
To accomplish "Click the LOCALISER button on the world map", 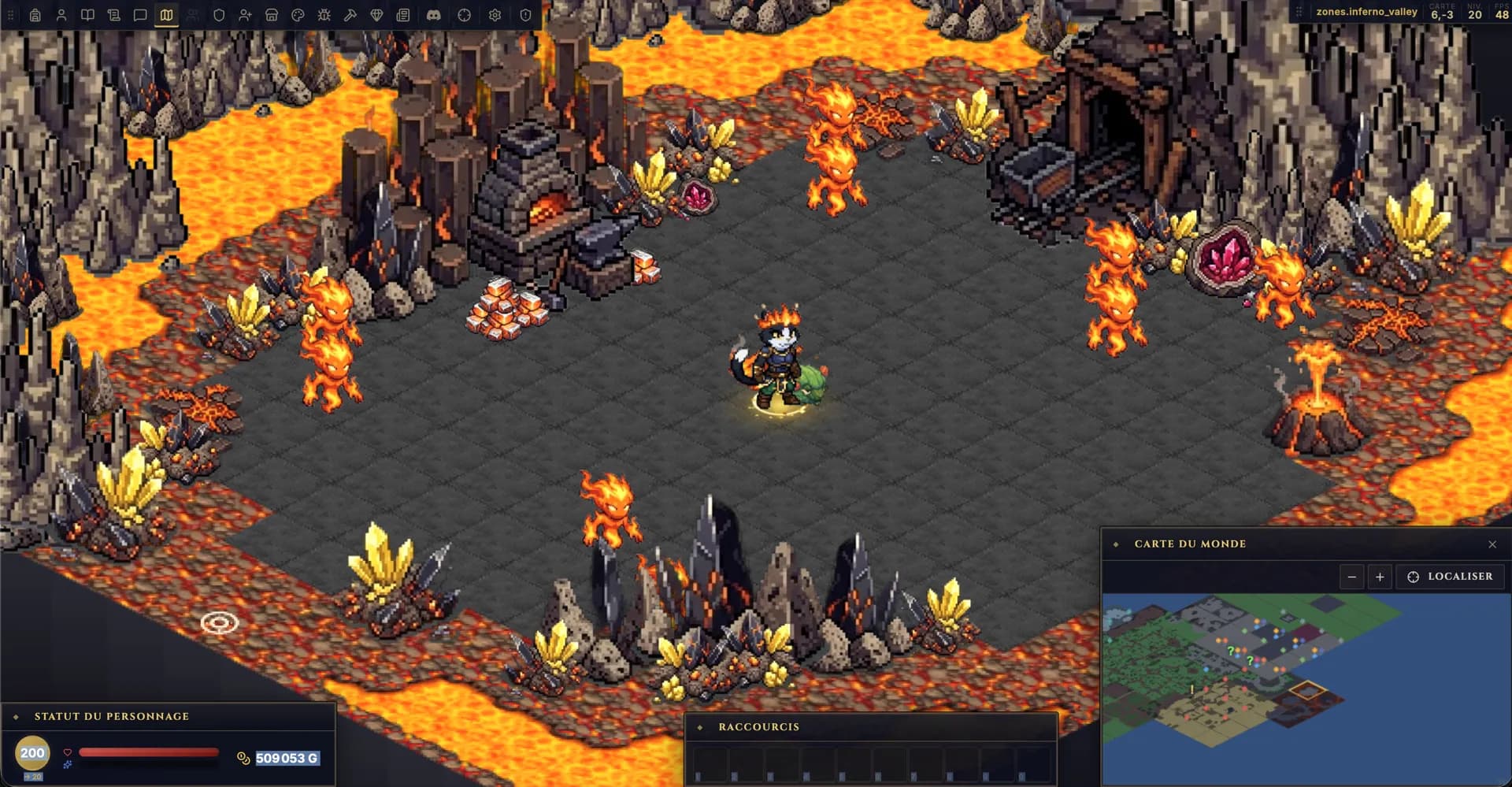I will coord(1450,576).
